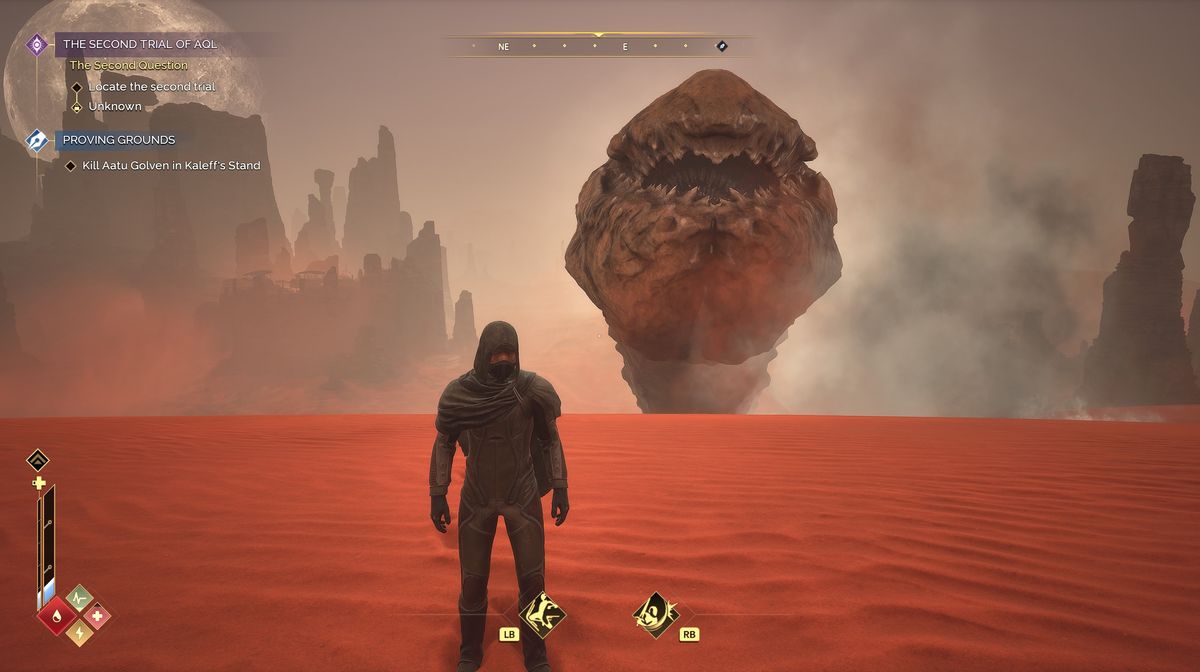
Task: Click the pink medical cross status icon
Action: 96,615
